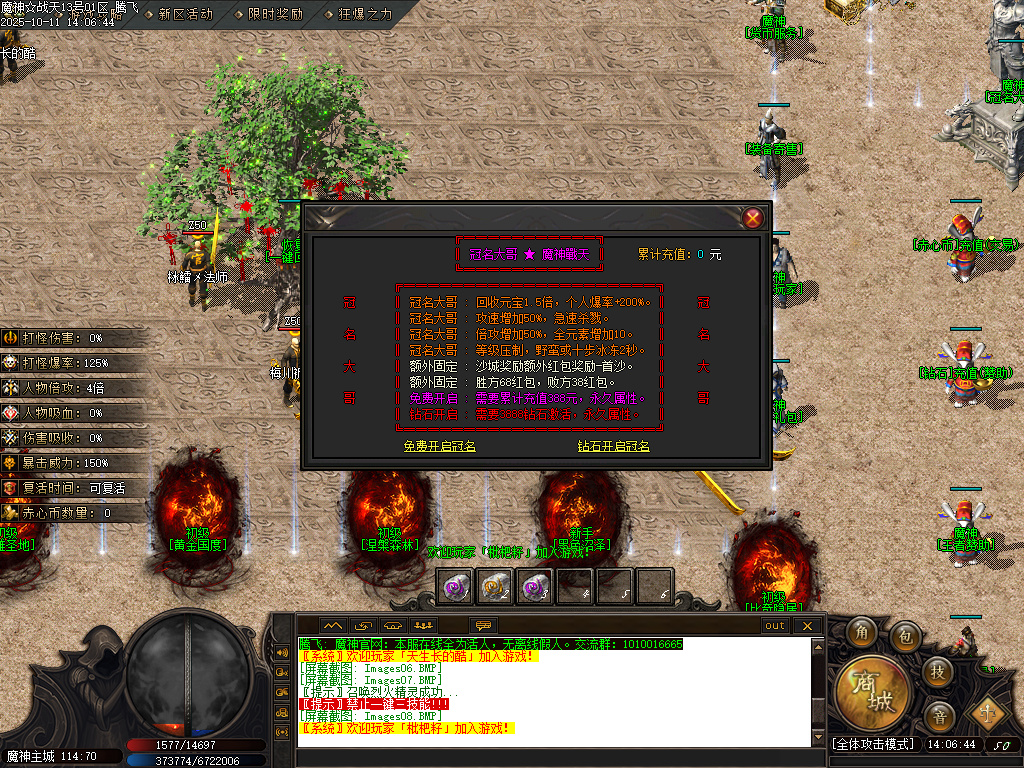Use the orange scroll in hotbar slot 2
The height and width of the screenshot is (768, 1024).
click(494, 586)
